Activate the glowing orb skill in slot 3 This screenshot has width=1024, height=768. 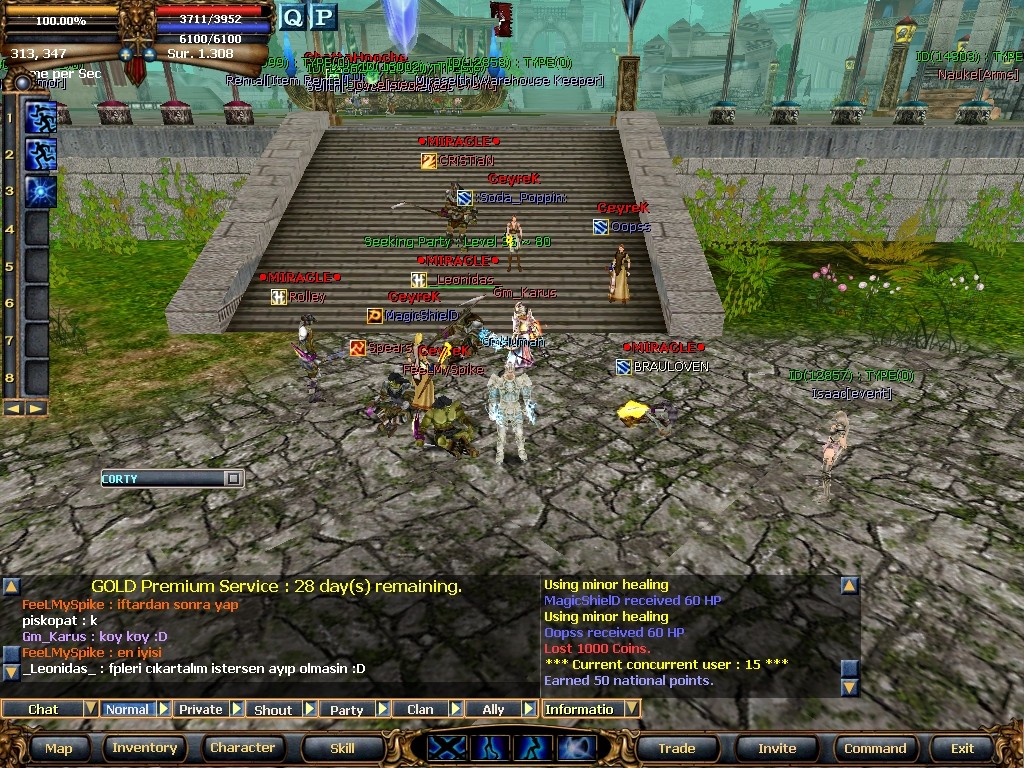pos(40,190)
